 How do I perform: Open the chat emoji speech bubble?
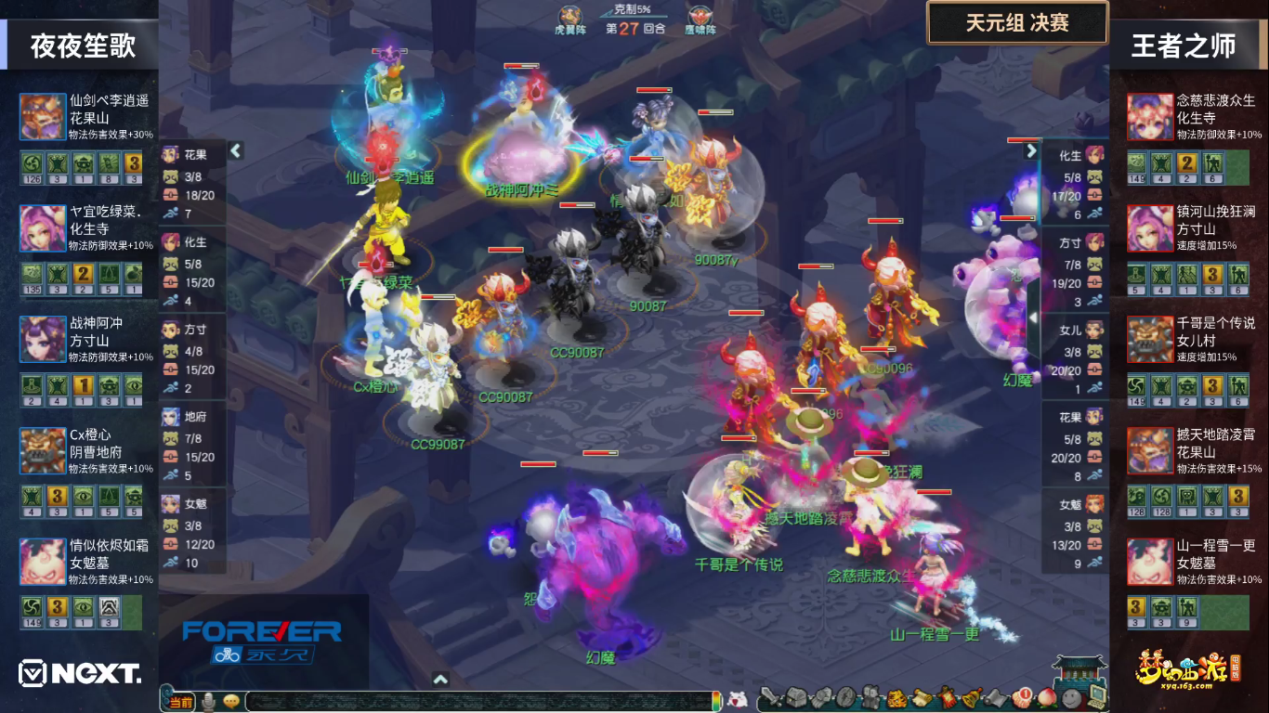tap(231, 701)
